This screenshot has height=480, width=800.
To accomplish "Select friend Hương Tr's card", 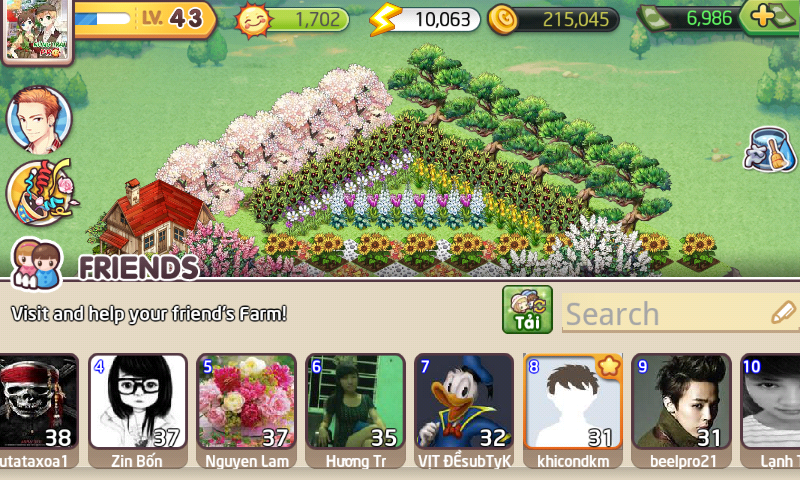I will point(355,402).
